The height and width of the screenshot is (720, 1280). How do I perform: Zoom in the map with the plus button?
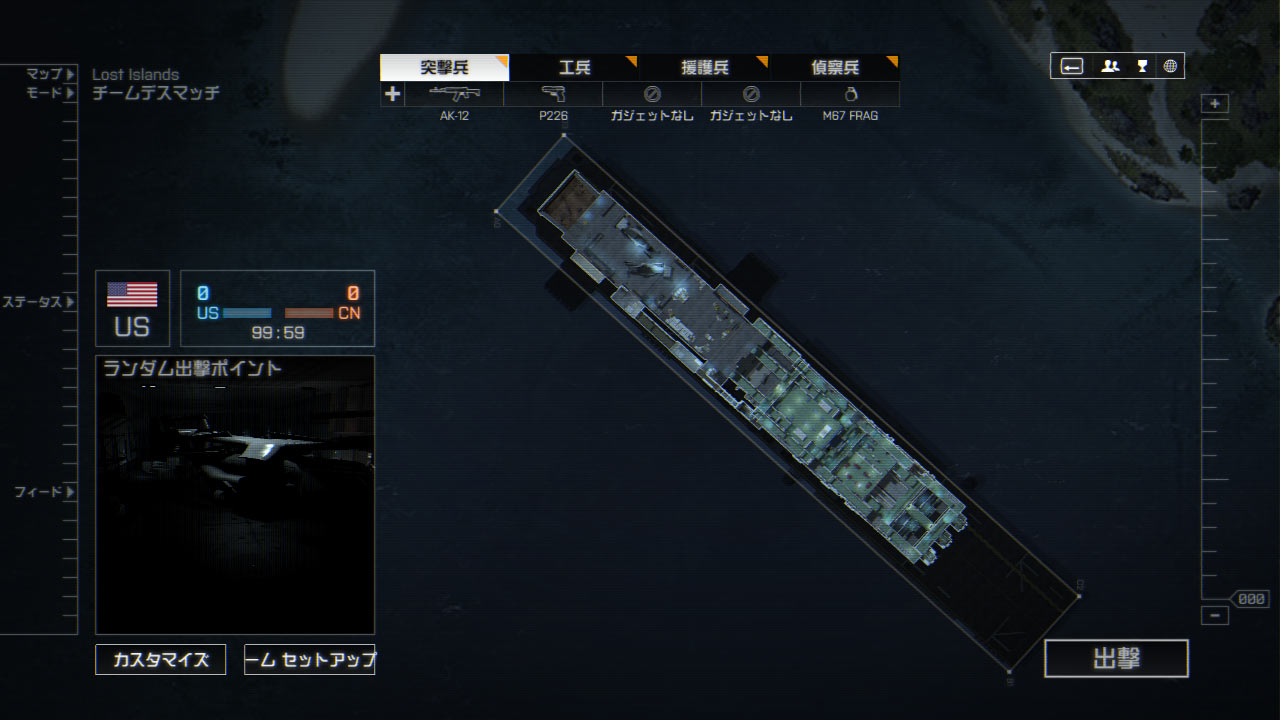(x=1215, y=104)
